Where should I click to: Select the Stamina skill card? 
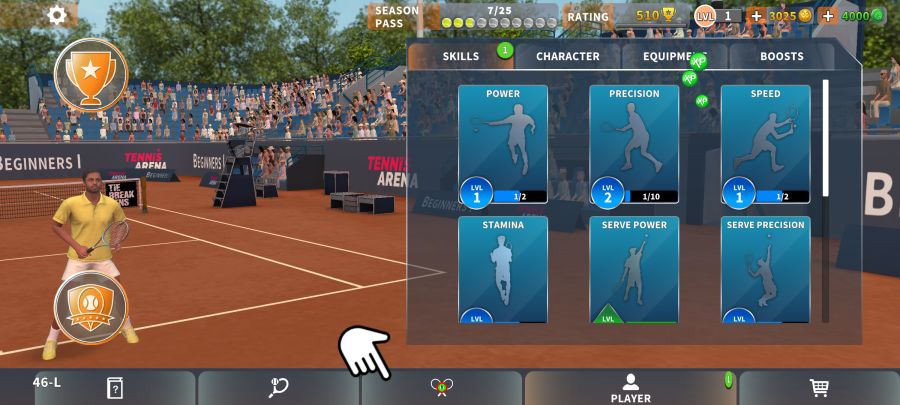coord(503,269)
